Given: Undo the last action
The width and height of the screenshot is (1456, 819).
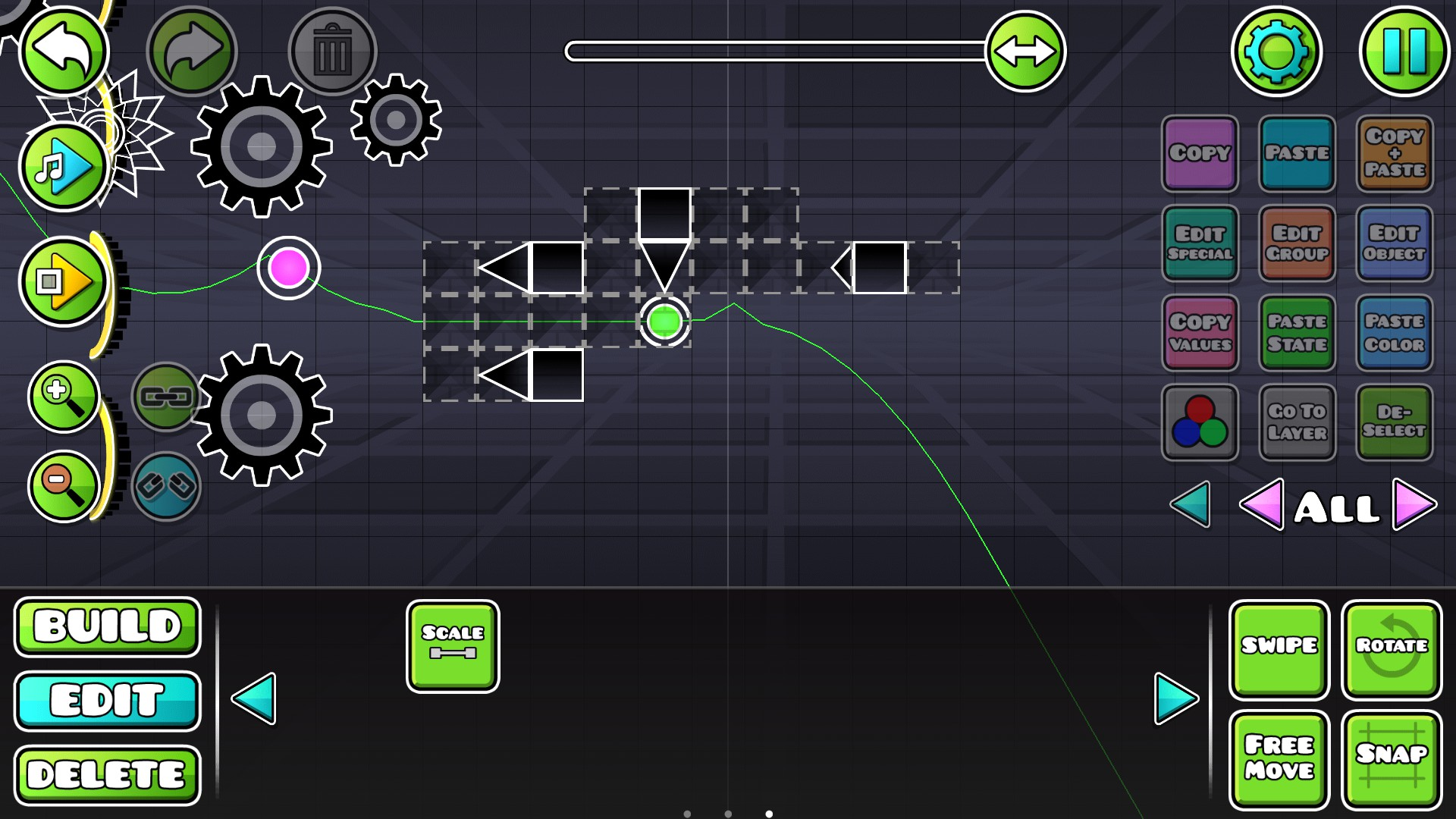Looking at the screenshot, I should [64, 49].
